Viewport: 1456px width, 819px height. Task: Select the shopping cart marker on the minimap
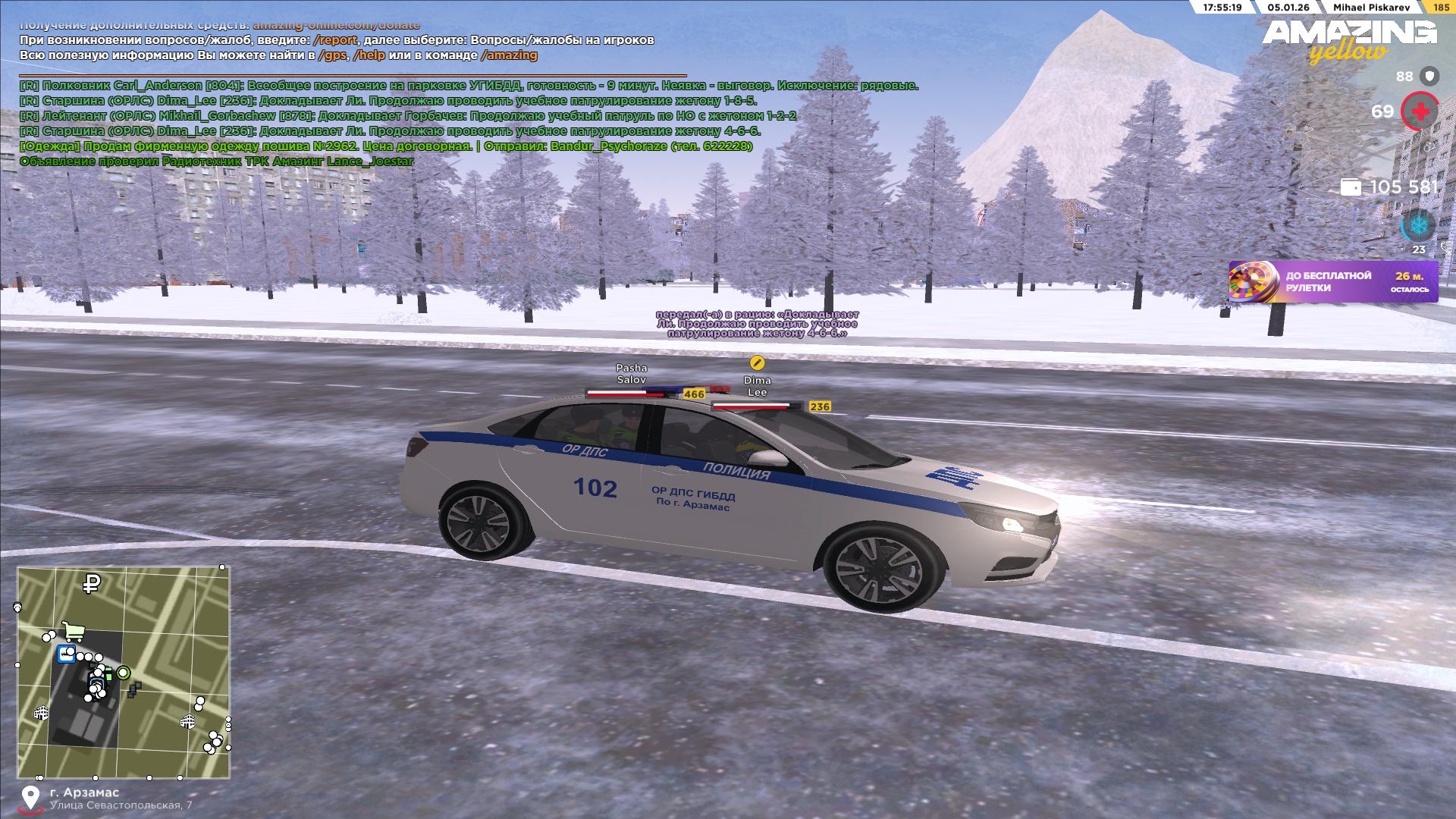73,630
